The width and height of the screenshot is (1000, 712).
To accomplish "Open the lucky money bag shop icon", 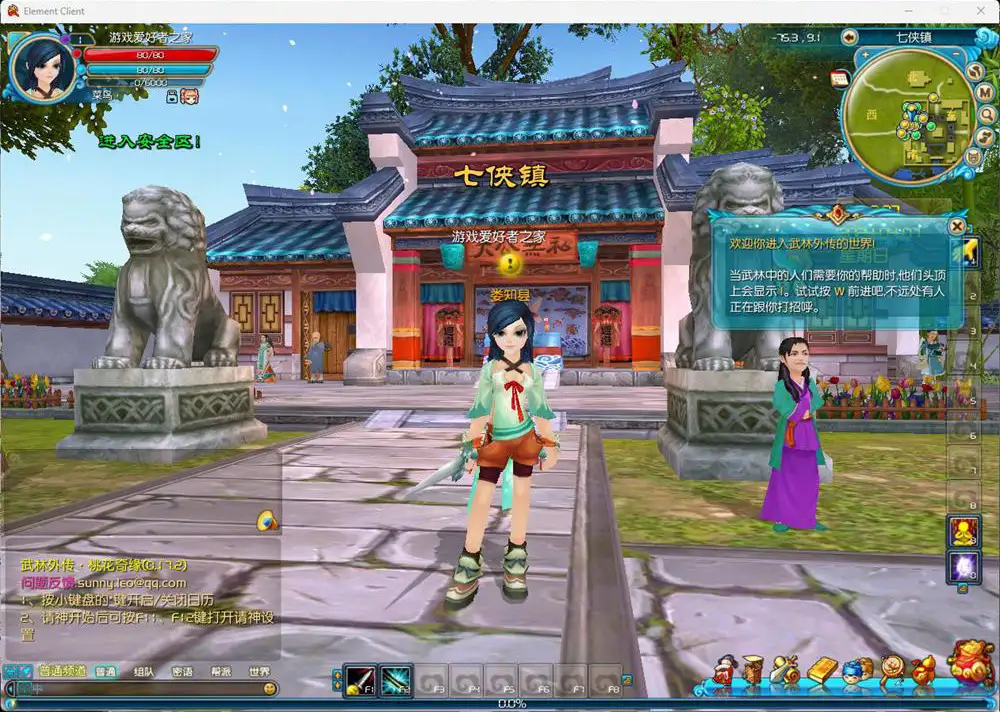I will 969,665.
